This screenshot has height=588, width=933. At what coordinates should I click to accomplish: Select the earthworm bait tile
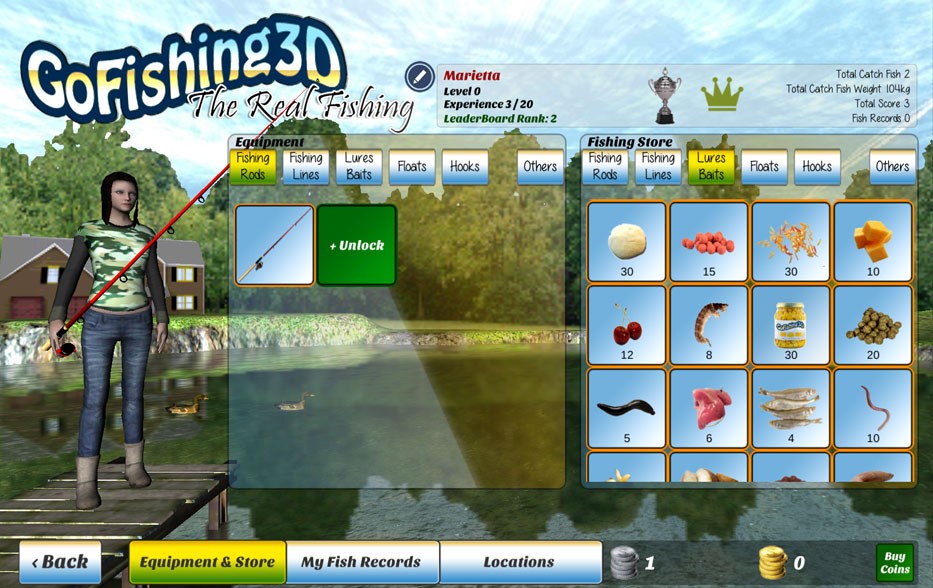(873, 409)
